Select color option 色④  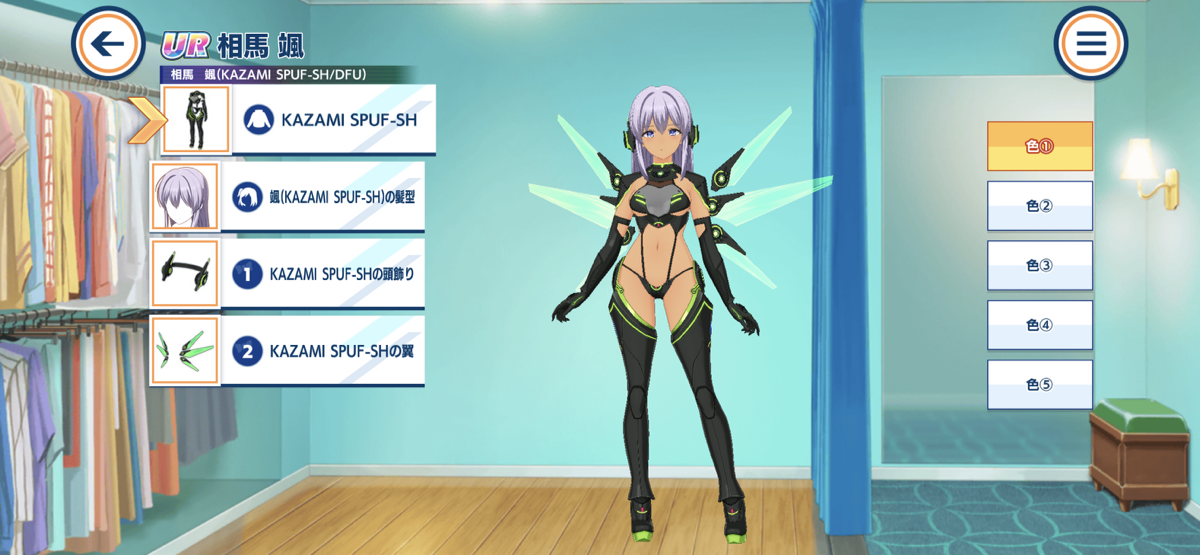pyautogui.click(x=1039, y=325)
